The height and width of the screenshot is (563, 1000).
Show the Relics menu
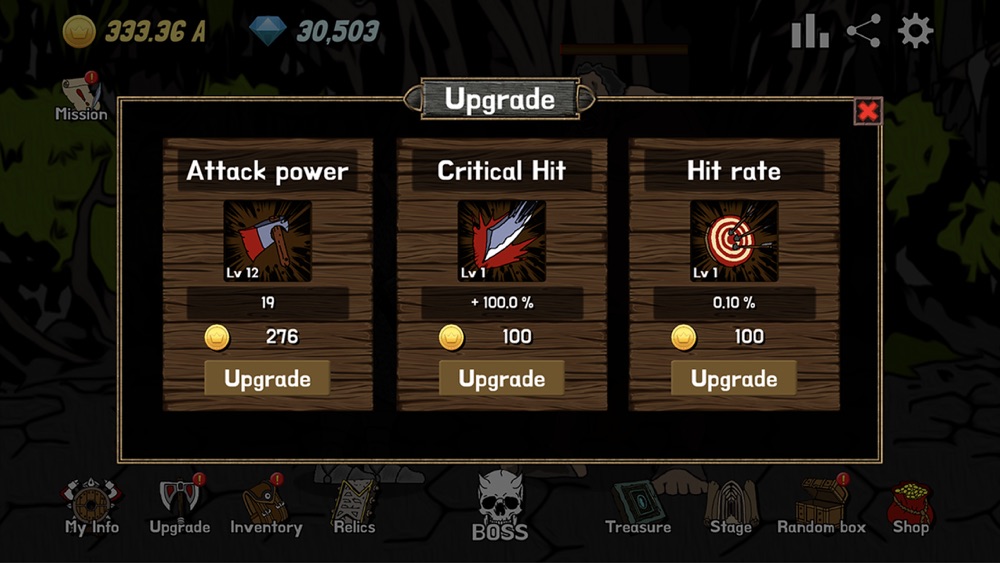click(354, 507)
